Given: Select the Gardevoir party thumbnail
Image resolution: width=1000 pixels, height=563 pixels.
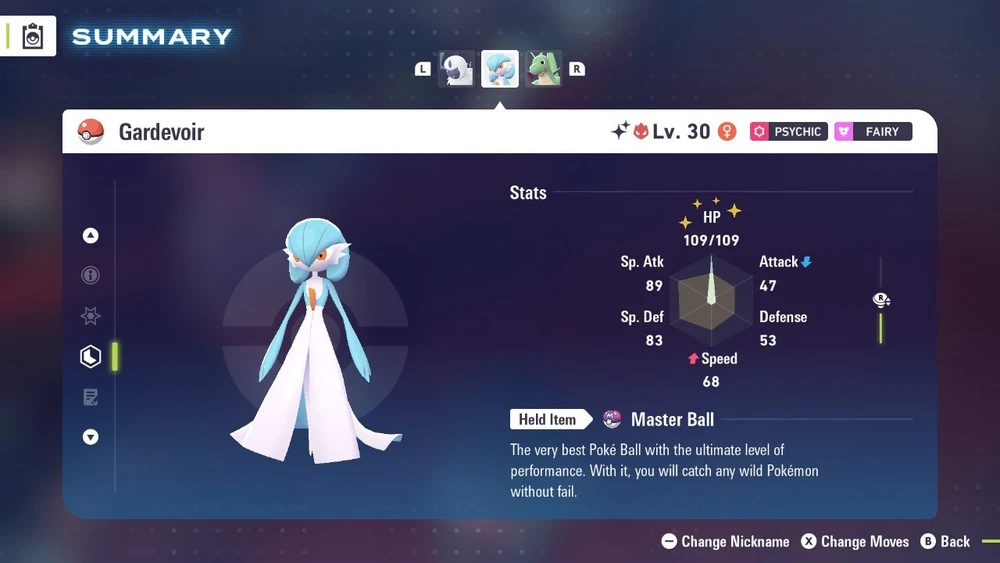Looking at the screenshot, I should click(x=500, y=69).
